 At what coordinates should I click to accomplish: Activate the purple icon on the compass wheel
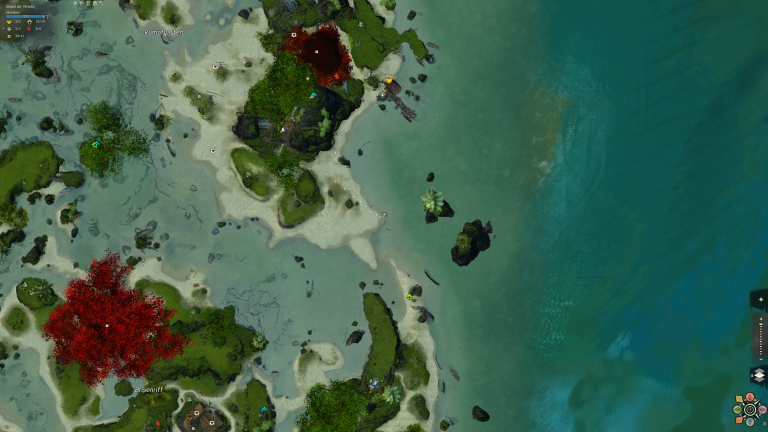pos(762,409)
